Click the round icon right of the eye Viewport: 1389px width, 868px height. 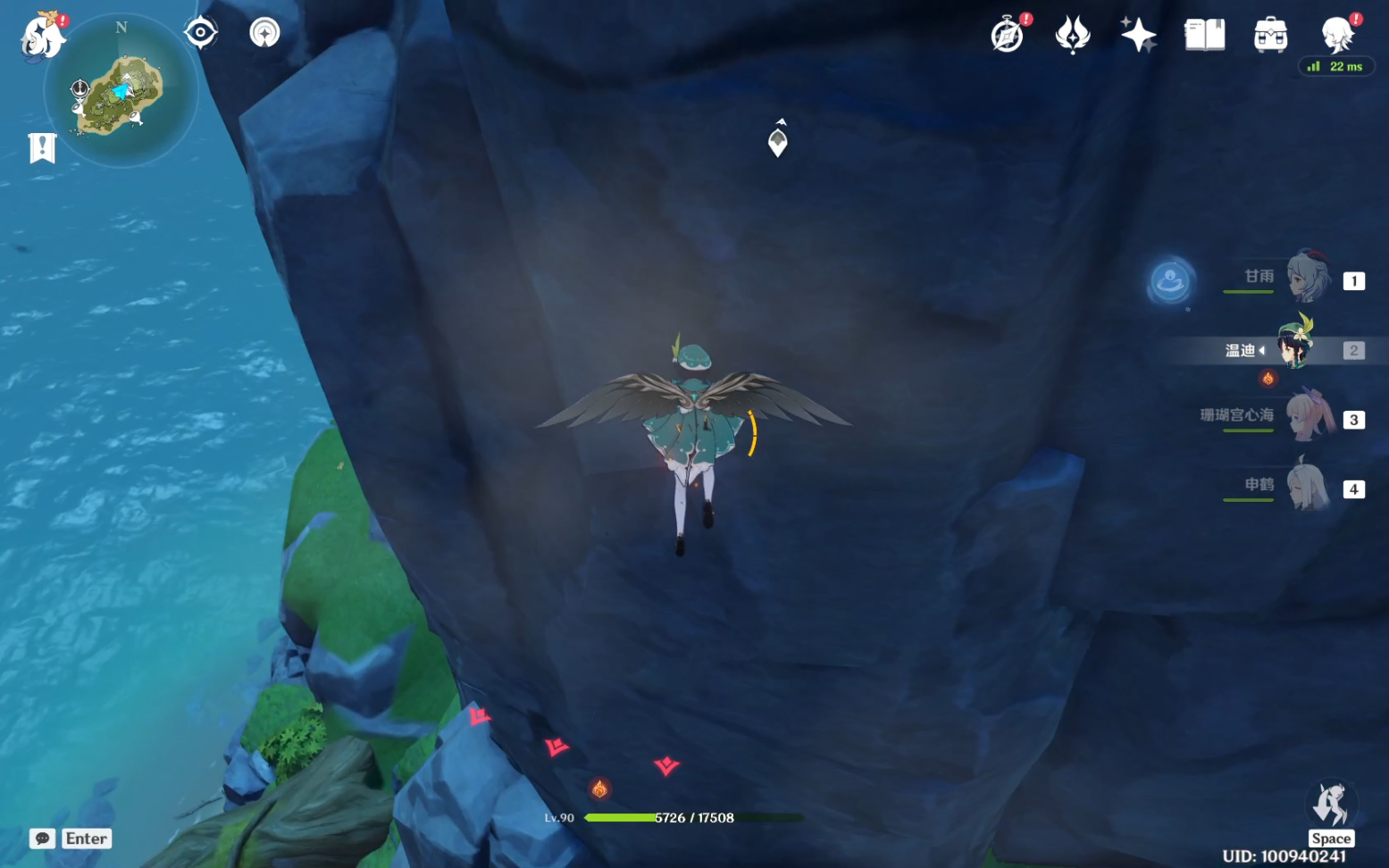click(264, 33)
